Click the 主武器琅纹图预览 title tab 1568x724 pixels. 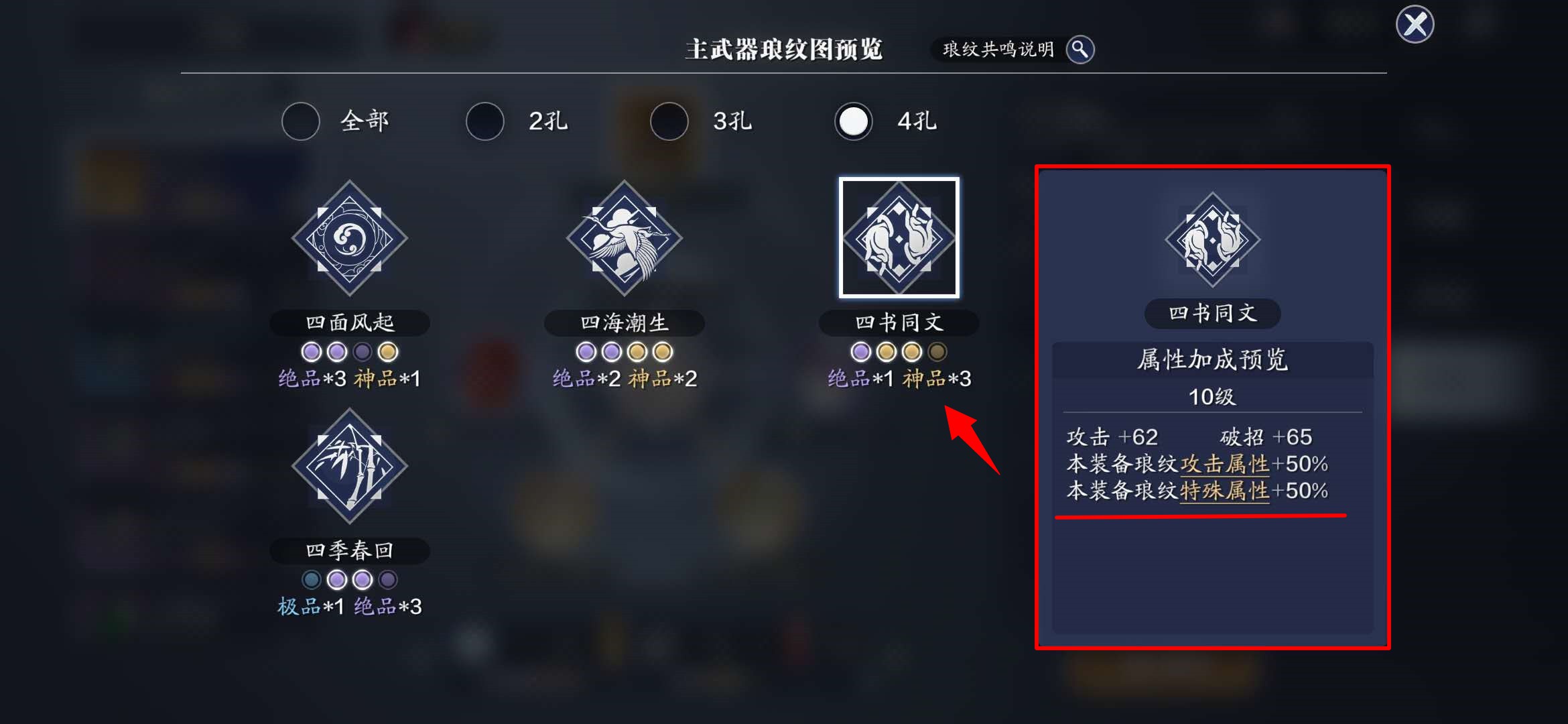pos(784,48)
